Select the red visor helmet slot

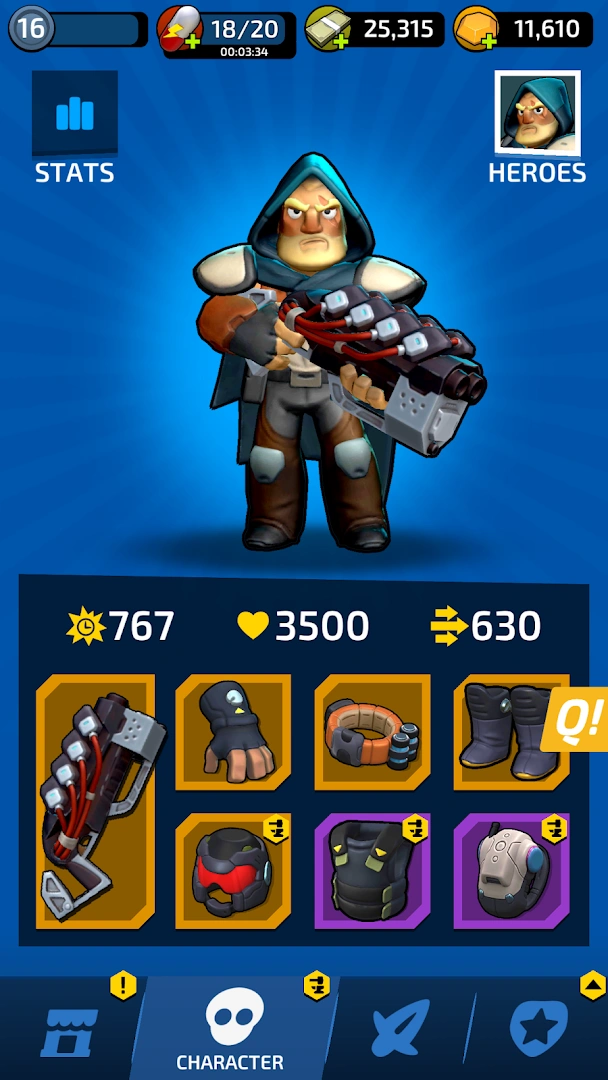coord(234,871)
